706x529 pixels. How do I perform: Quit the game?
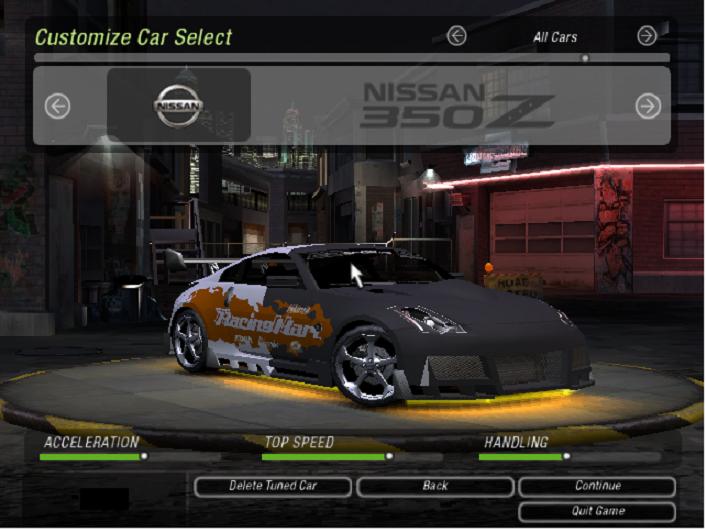597,512
